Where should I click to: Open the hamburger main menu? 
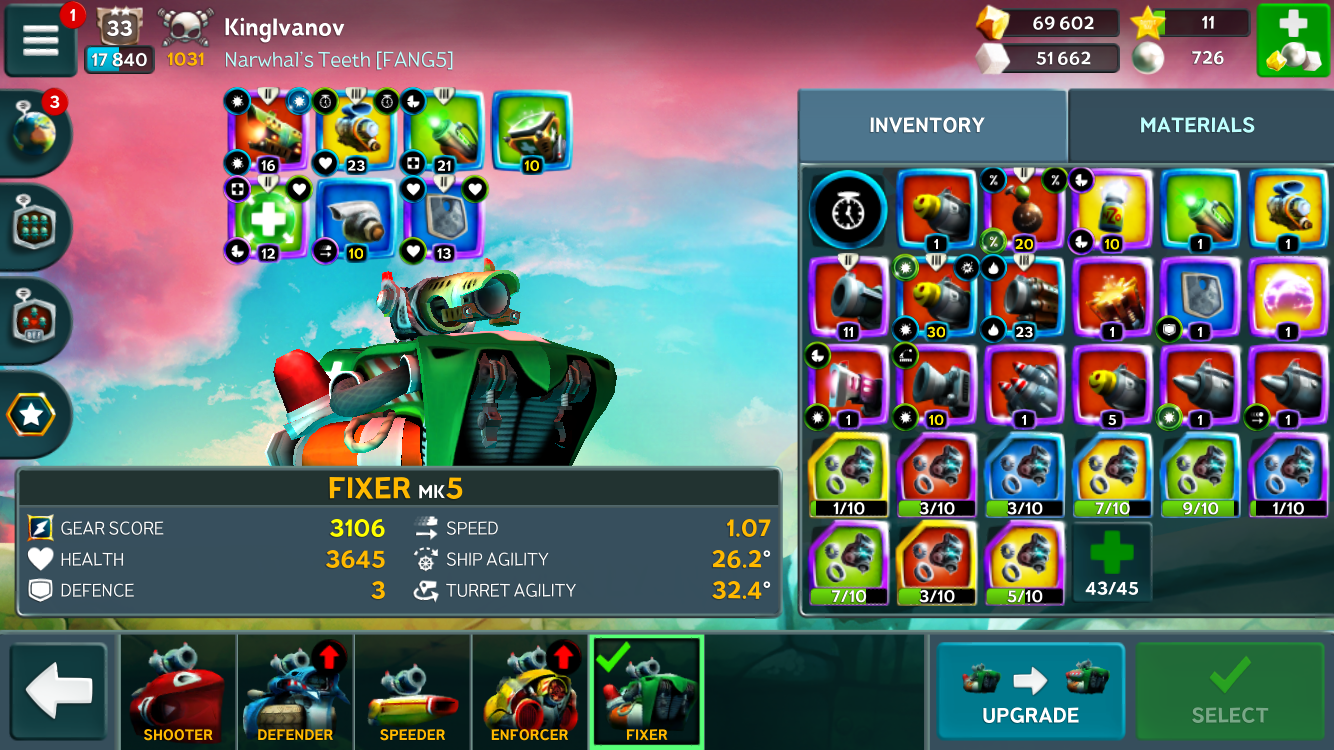pos(41,40)
